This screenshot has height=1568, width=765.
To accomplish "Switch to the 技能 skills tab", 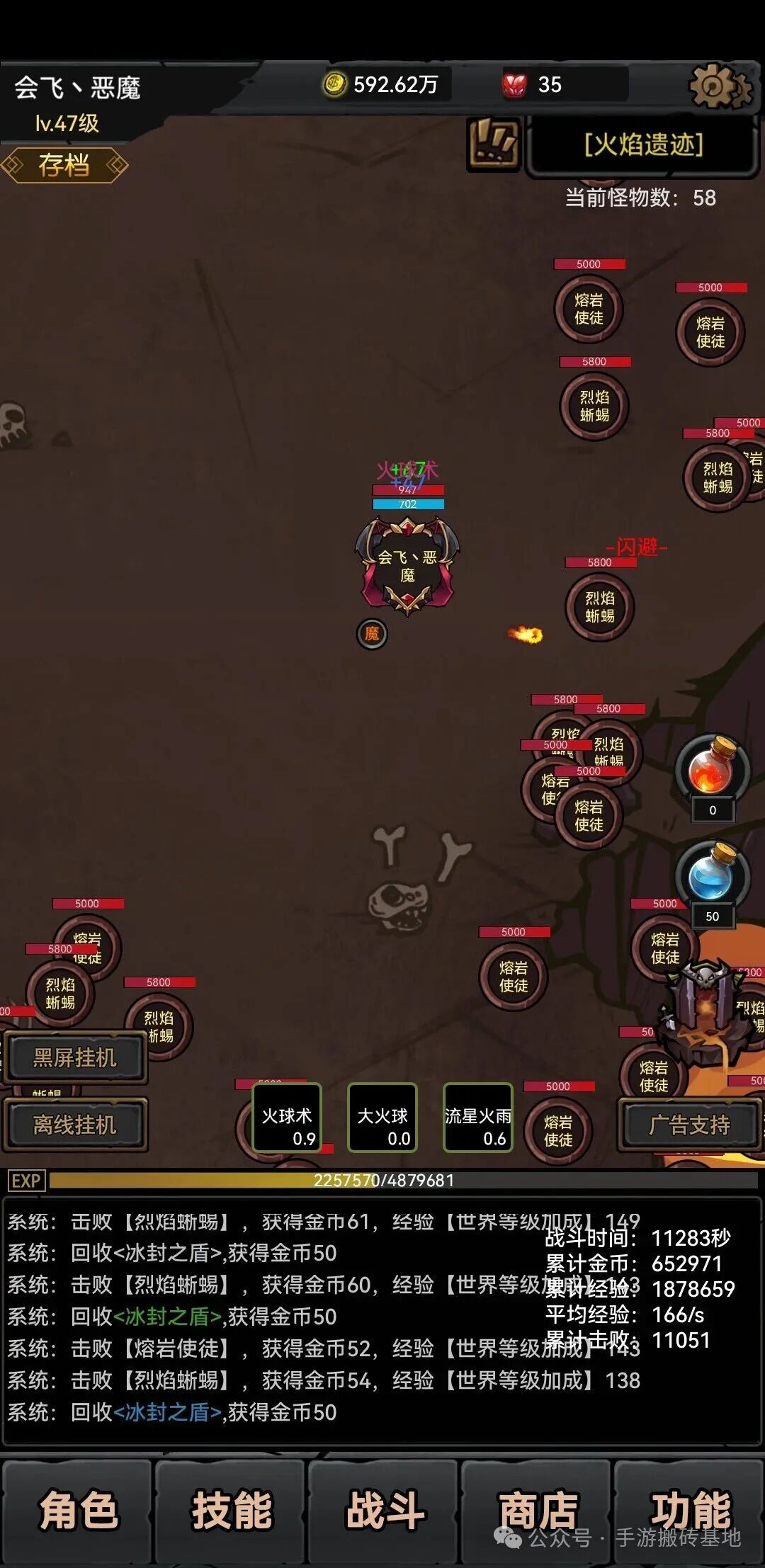I will point(231,1511).
